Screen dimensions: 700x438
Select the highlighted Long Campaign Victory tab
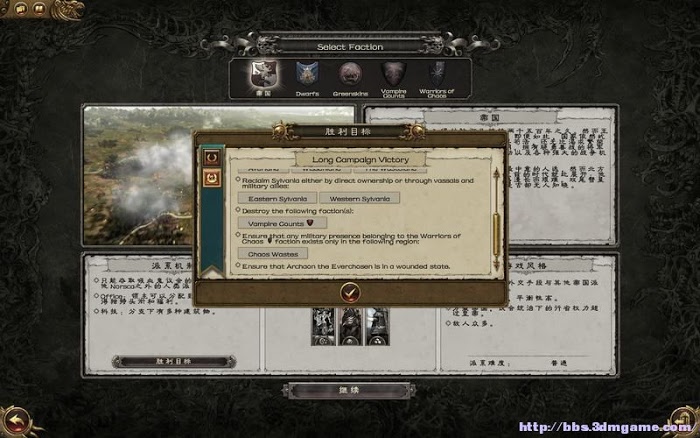coord(211,179)
